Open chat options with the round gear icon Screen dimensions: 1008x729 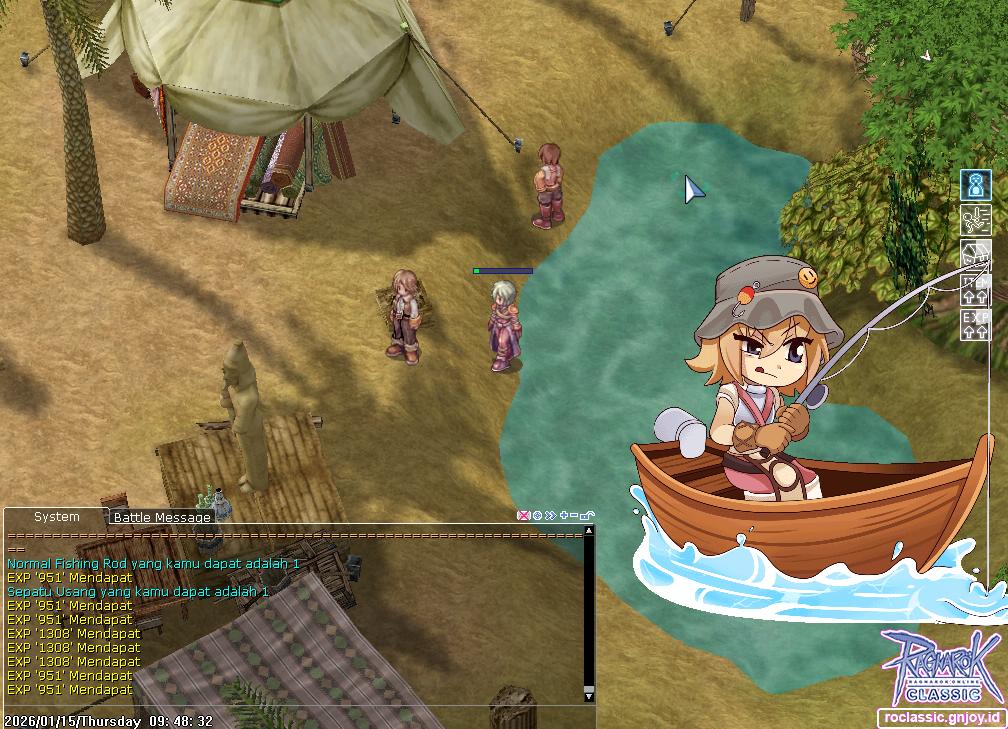(537, 515)
